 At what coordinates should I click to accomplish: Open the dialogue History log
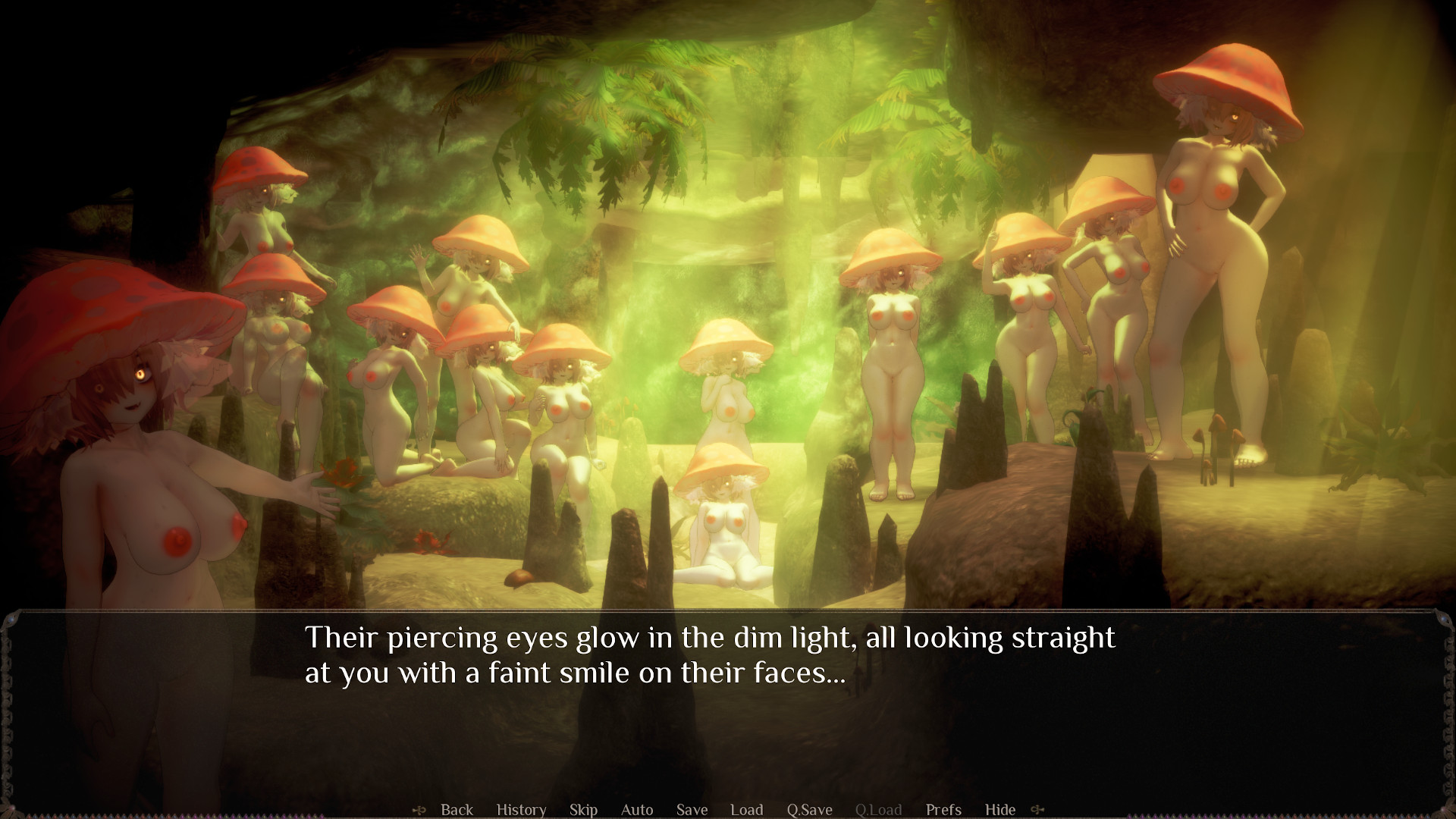521,809
